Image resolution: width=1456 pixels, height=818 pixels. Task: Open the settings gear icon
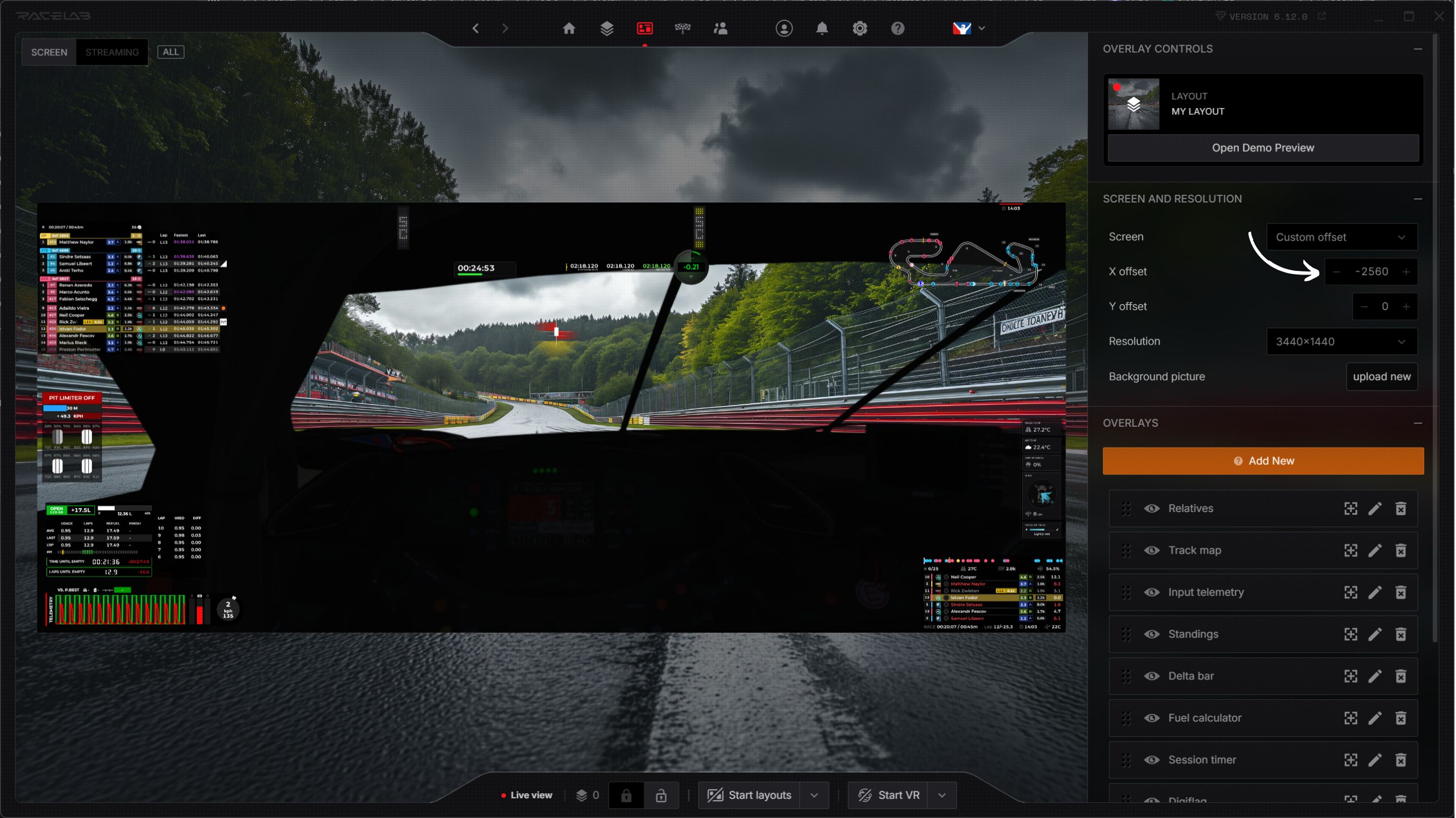coord(860,28)
